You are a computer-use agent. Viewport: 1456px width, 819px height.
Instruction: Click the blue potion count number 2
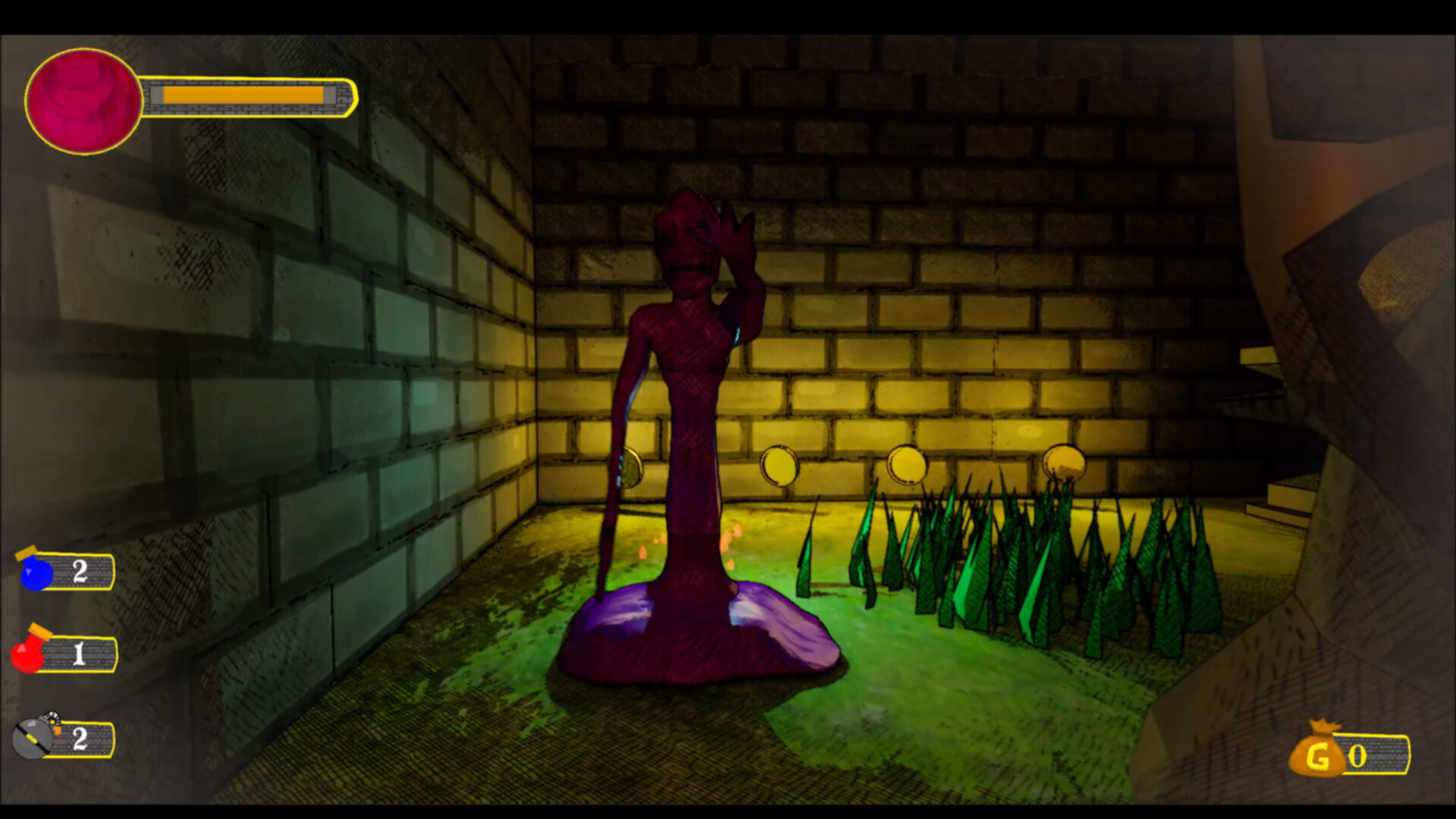coord(80,571)
